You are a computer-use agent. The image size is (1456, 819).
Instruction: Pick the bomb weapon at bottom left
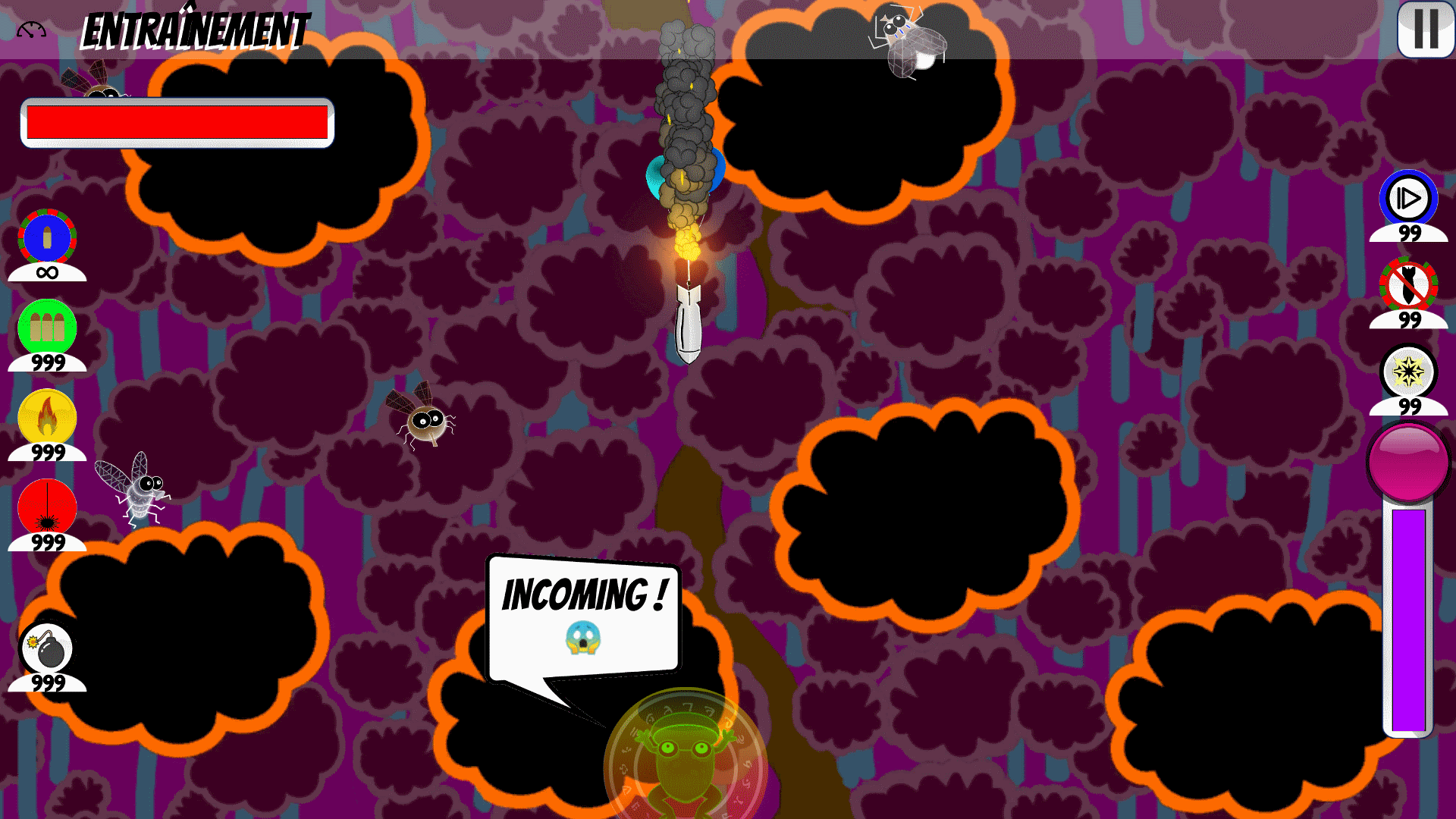coord(47,648)
